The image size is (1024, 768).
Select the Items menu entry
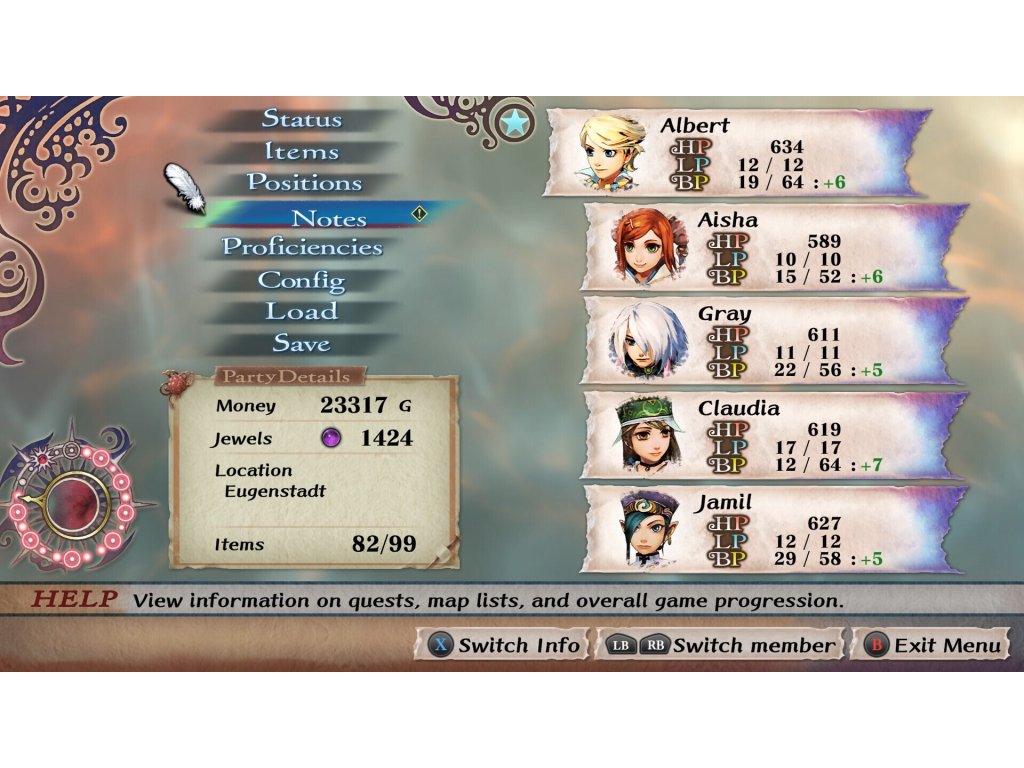pos(302,152)
